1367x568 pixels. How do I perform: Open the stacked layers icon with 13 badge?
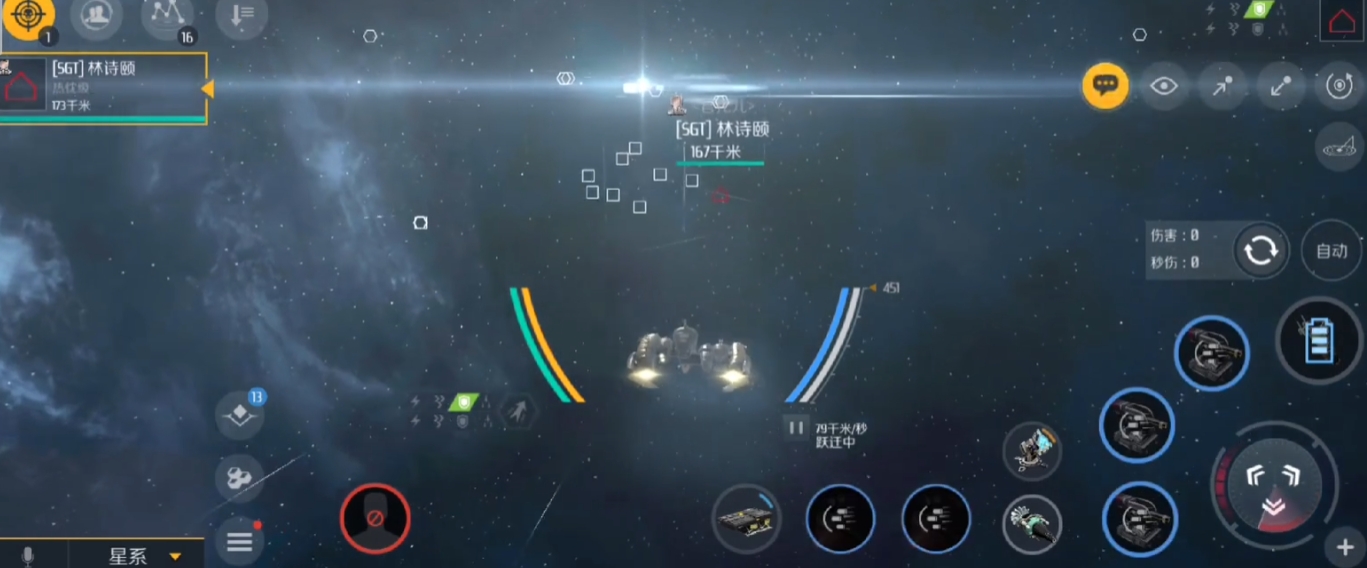240,414
